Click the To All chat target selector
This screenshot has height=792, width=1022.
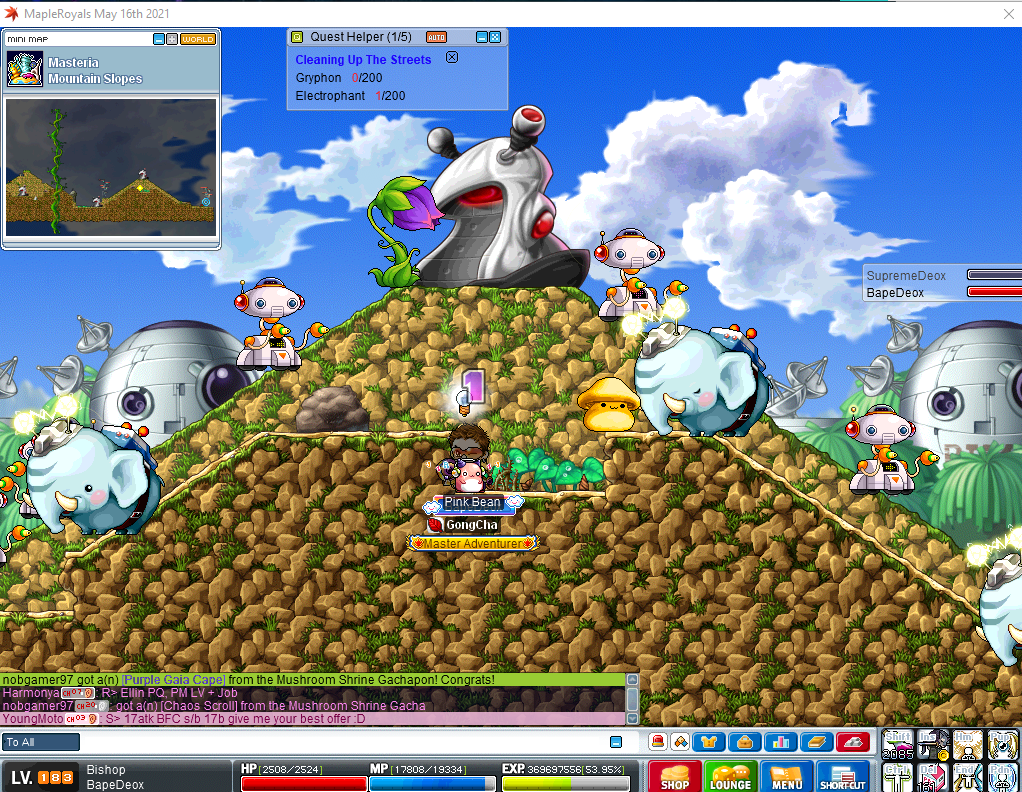coord(41,742)
